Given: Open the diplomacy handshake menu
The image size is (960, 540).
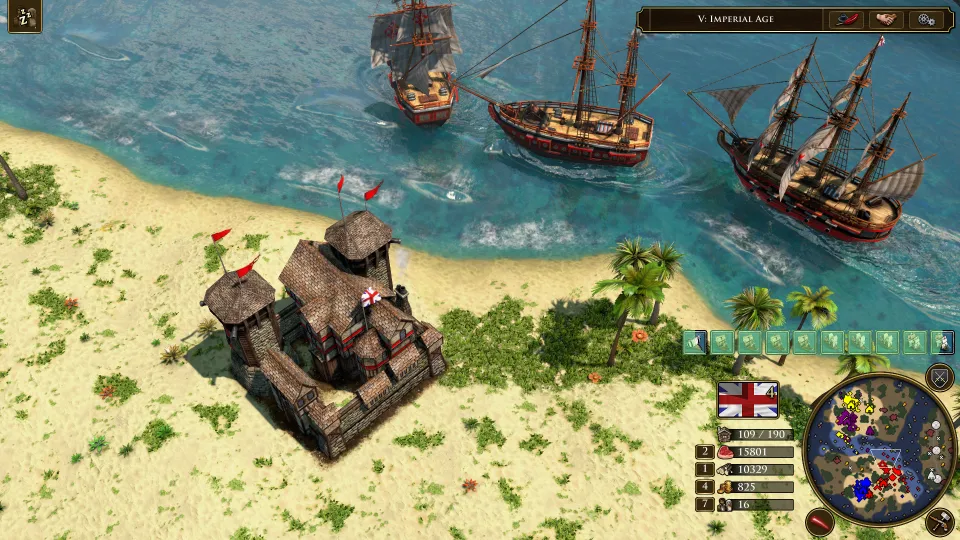Looking at the screenshot, I should [885, 19].
